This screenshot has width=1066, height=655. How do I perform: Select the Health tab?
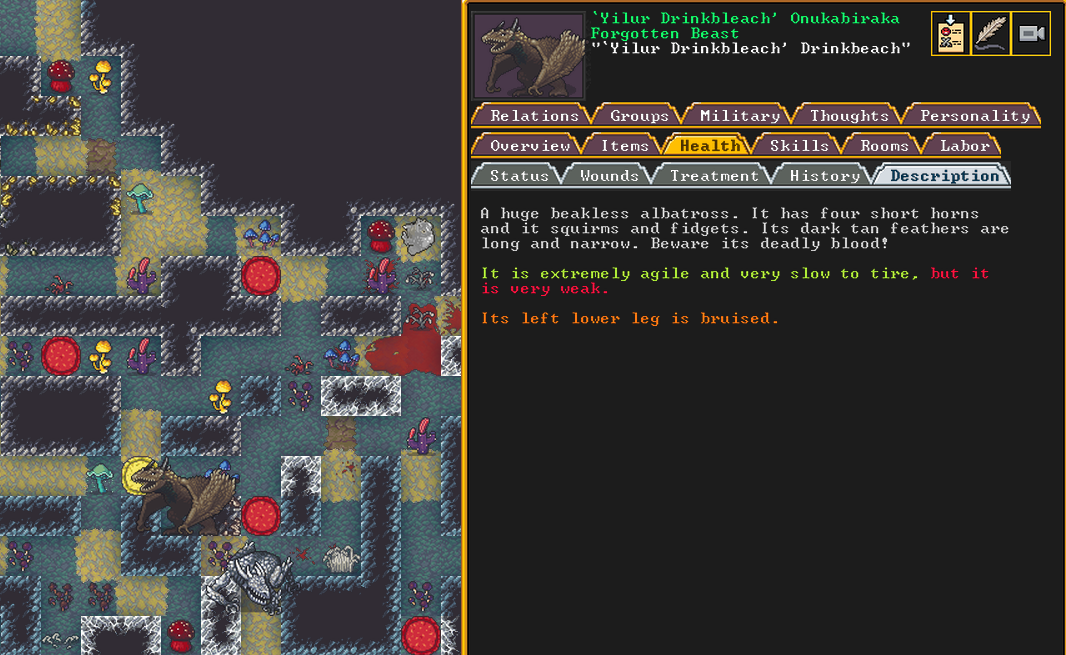(x=710, y=146)
